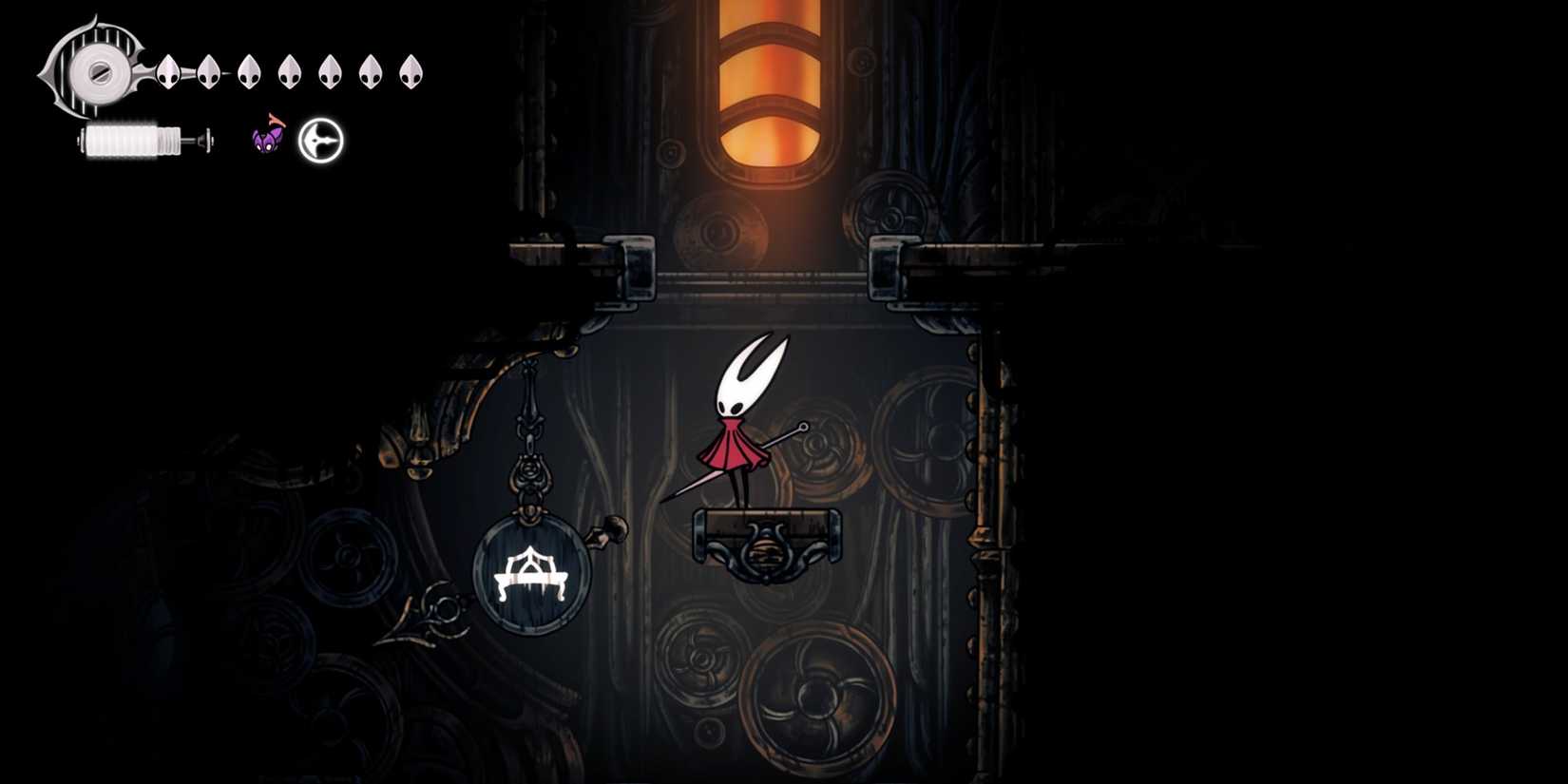Click the middle mask pip to toggle it

(x=288, y=71)
